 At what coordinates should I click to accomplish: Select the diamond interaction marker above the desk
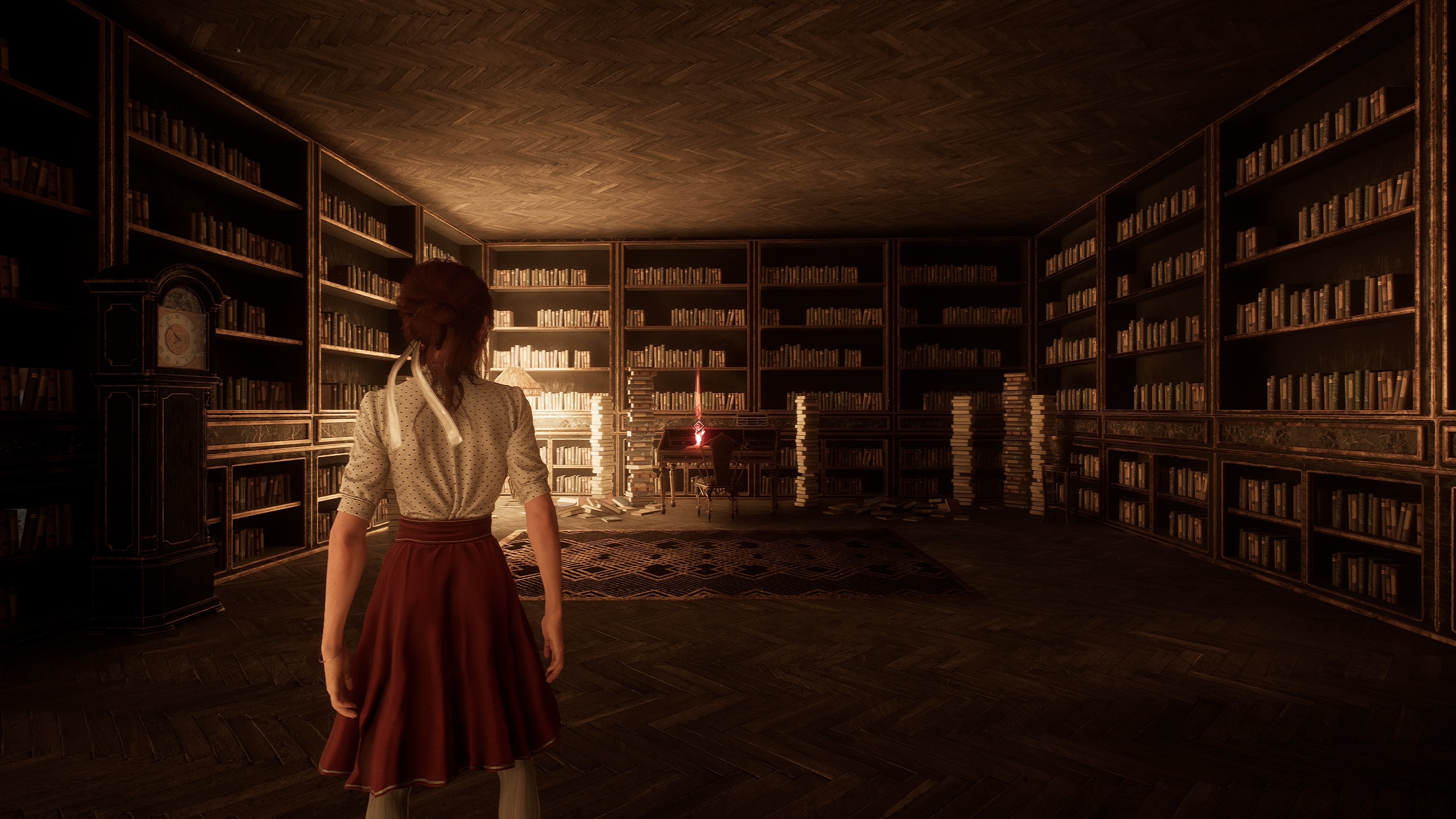(698, 426)
